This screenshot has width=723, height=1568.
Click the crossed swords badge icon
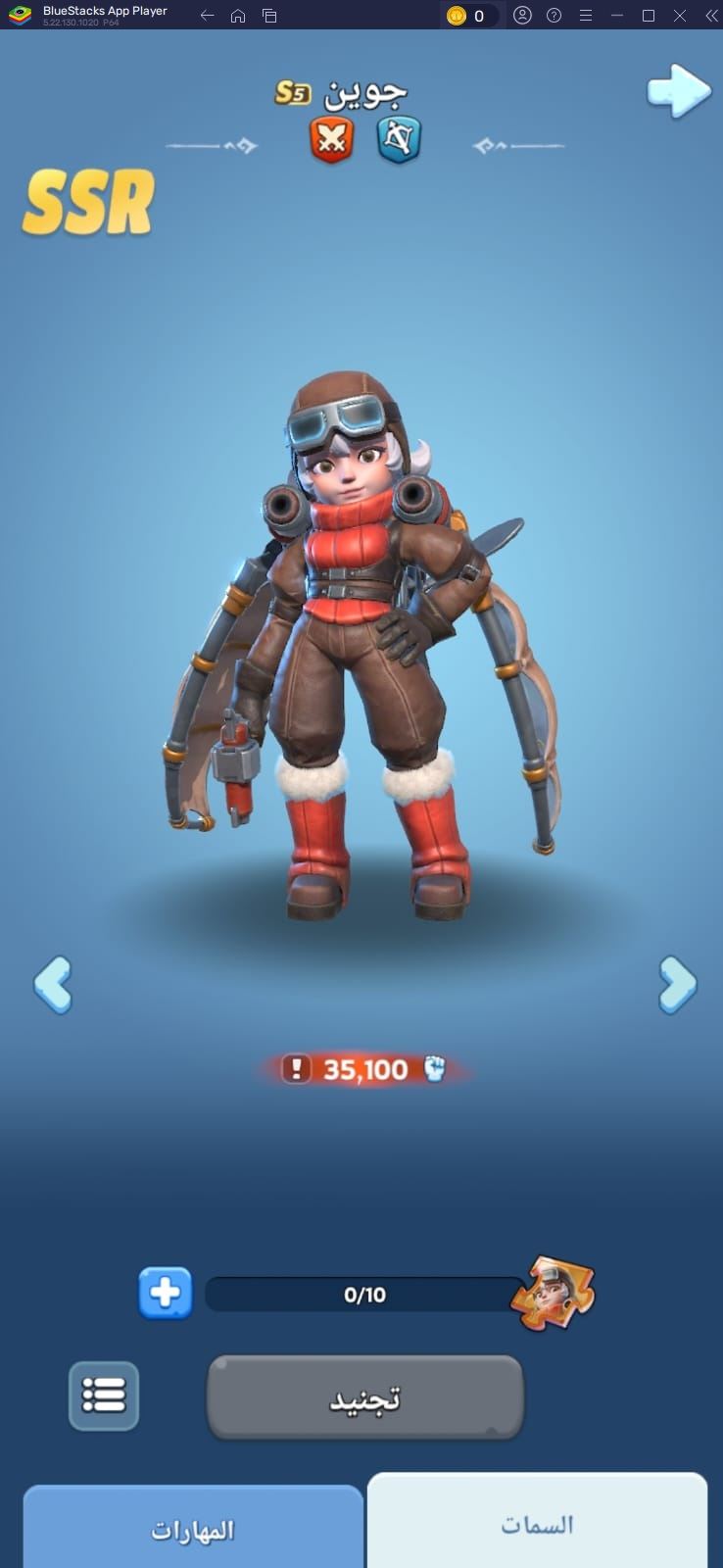tap(331, 139)
